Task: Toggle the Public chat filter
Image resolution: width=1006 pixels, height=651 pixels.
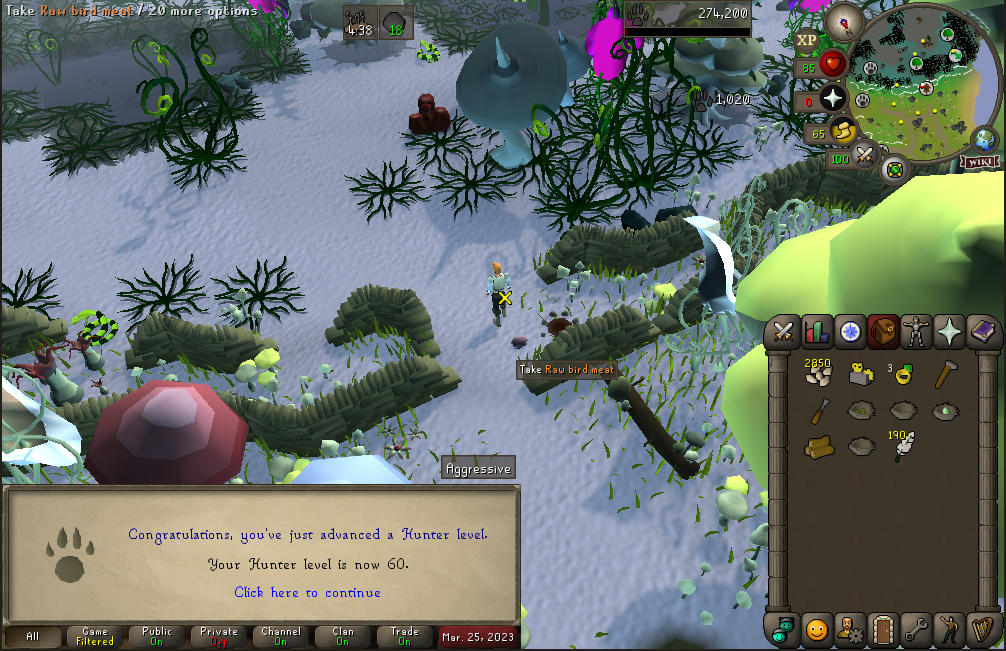Action: [x=157, y=636]
